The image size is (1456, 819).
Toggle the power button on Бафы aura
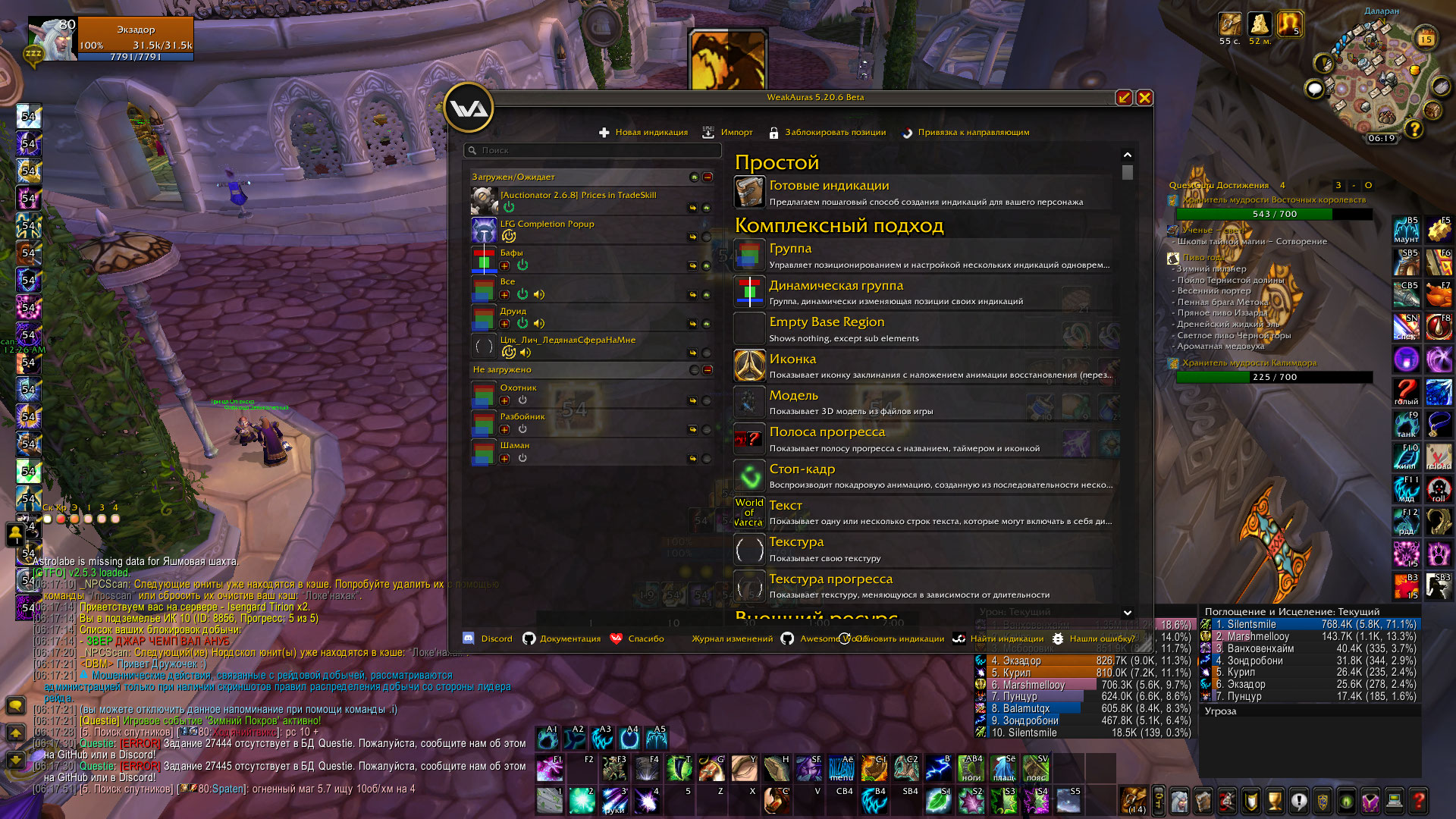[x=524, y=265]
